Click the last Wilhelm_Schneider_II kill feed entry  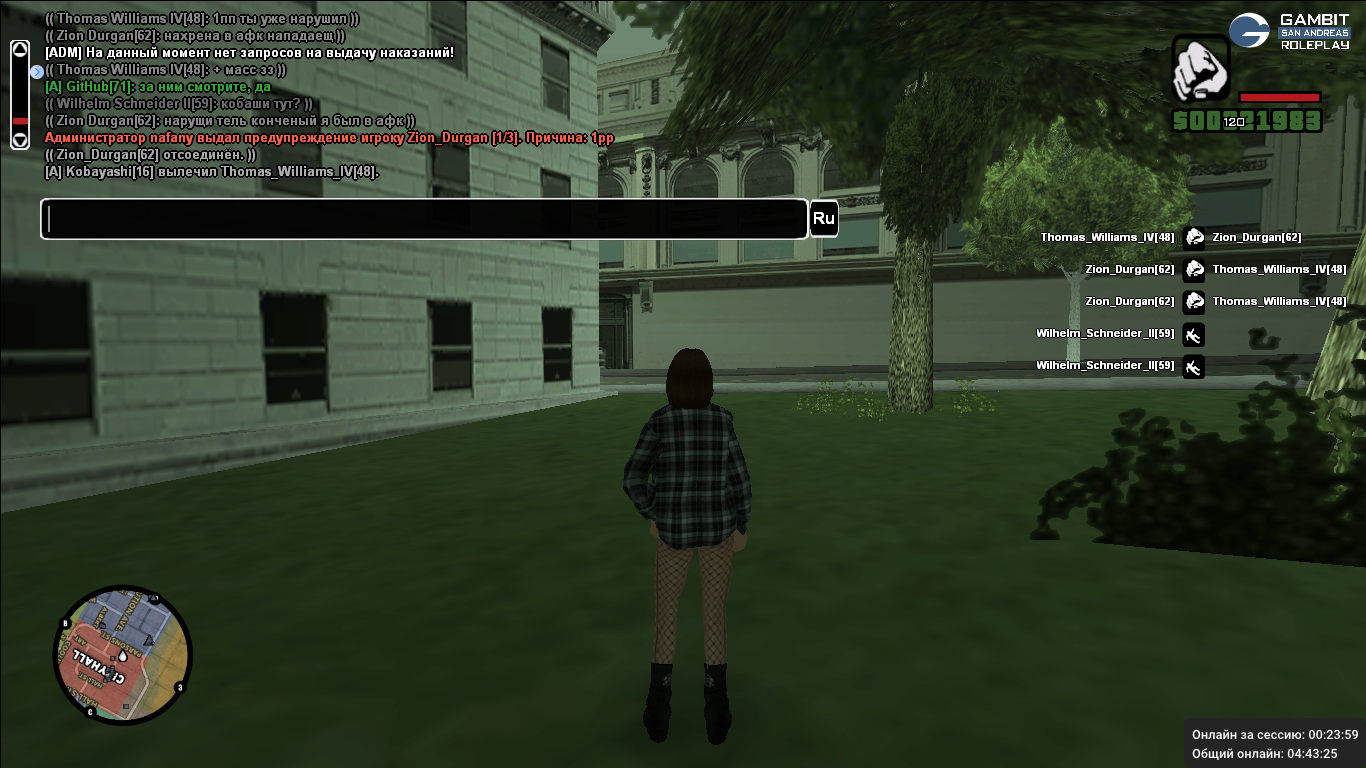coord(1119,366)
